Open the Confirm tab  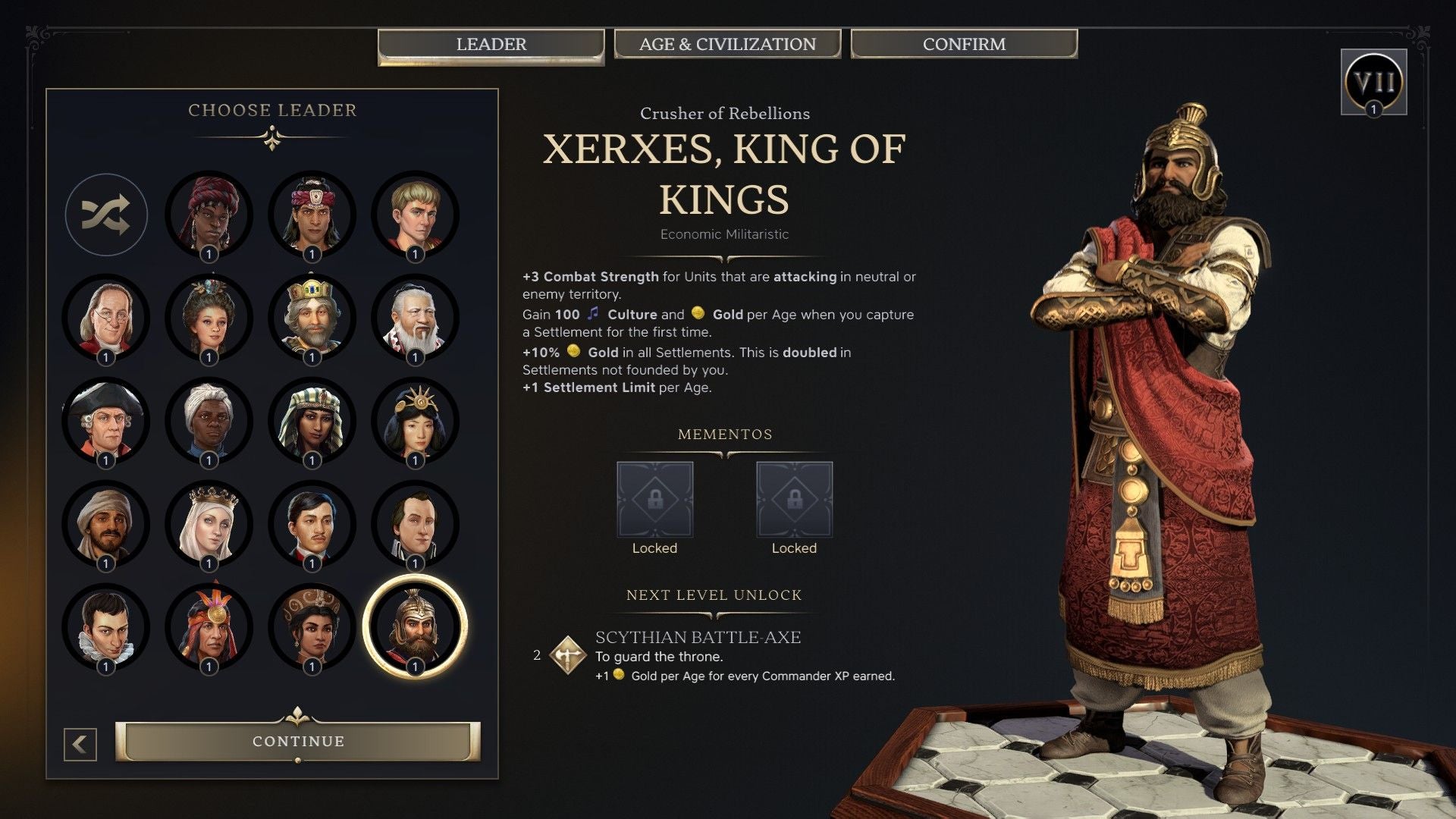964,44
